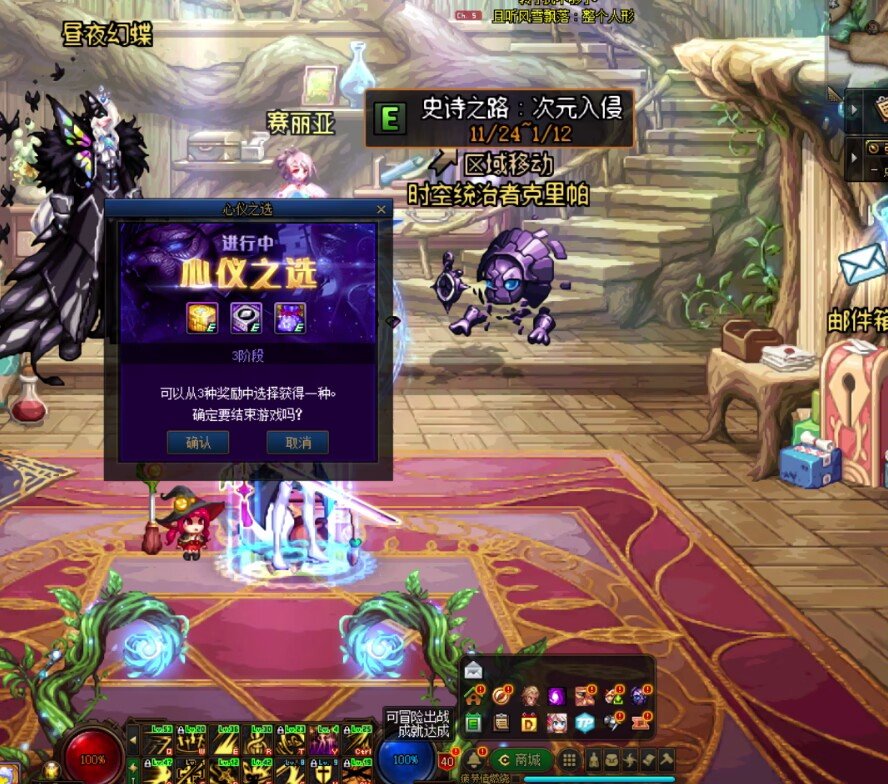Open the 史诗之路 event banner
This screenshot has width=888, height=784.
click(x=498, y=119)
